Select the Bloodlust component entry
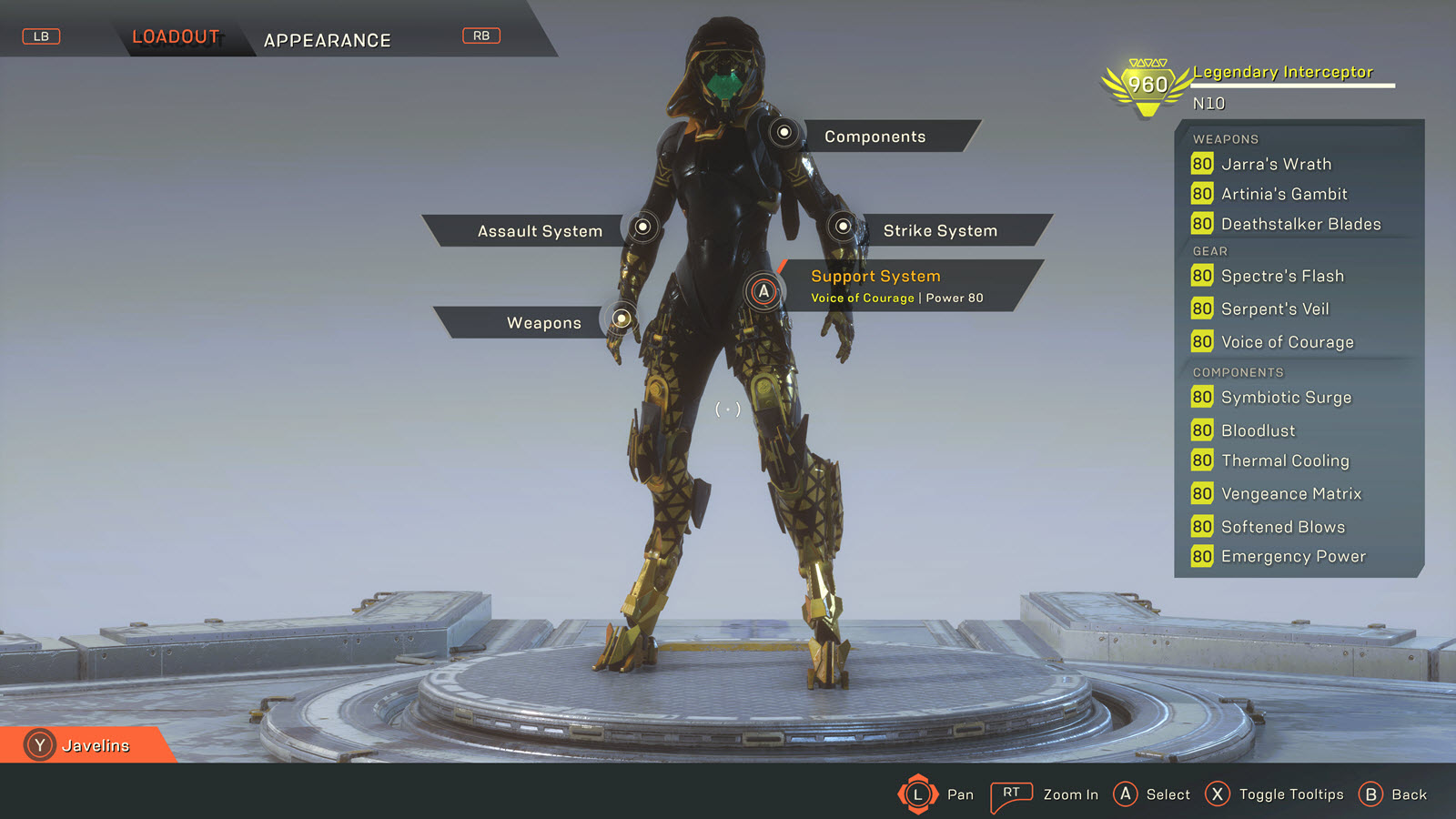 1258,430
